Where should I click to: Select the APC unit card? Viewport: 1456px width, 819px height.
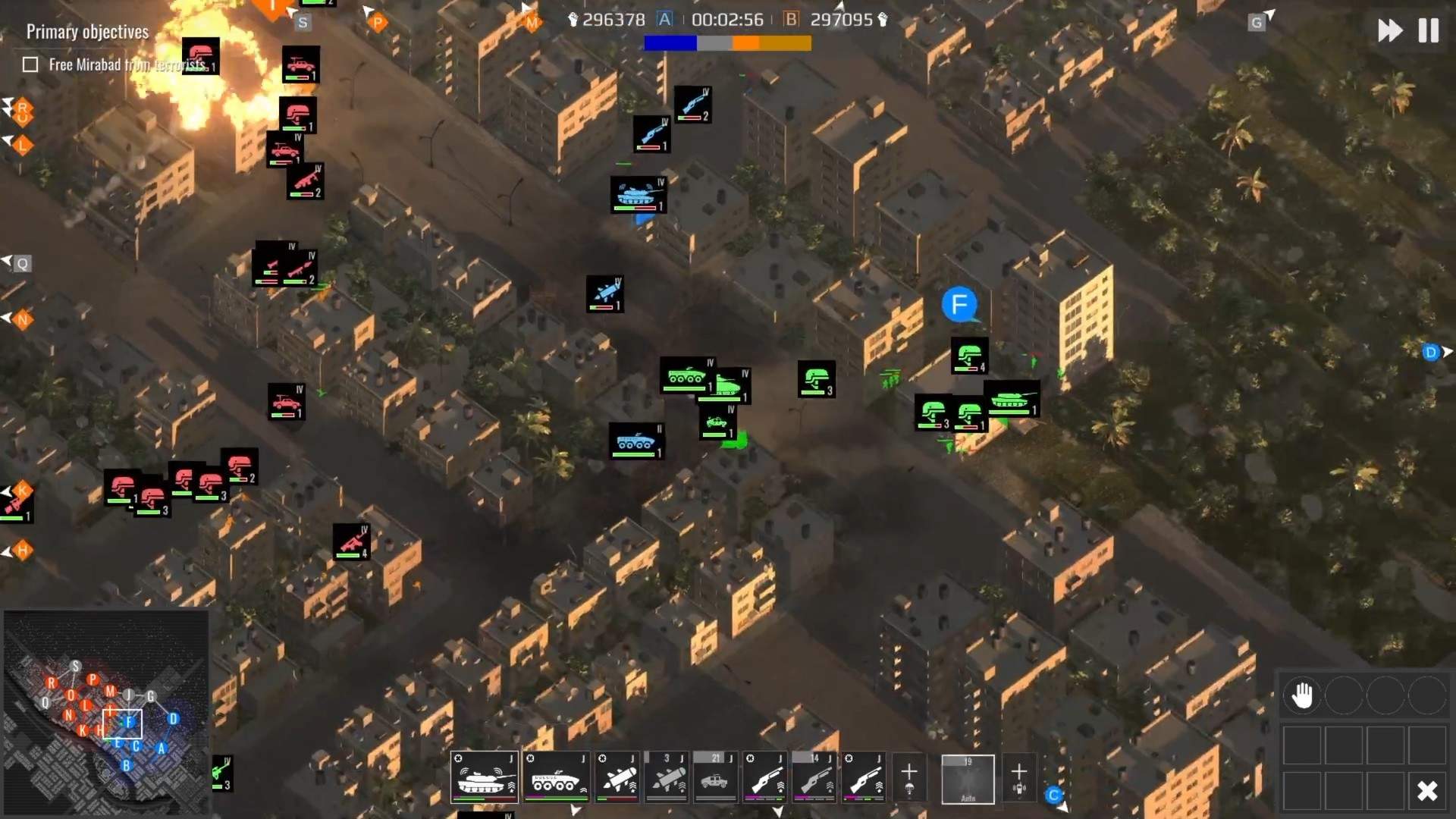557,777
